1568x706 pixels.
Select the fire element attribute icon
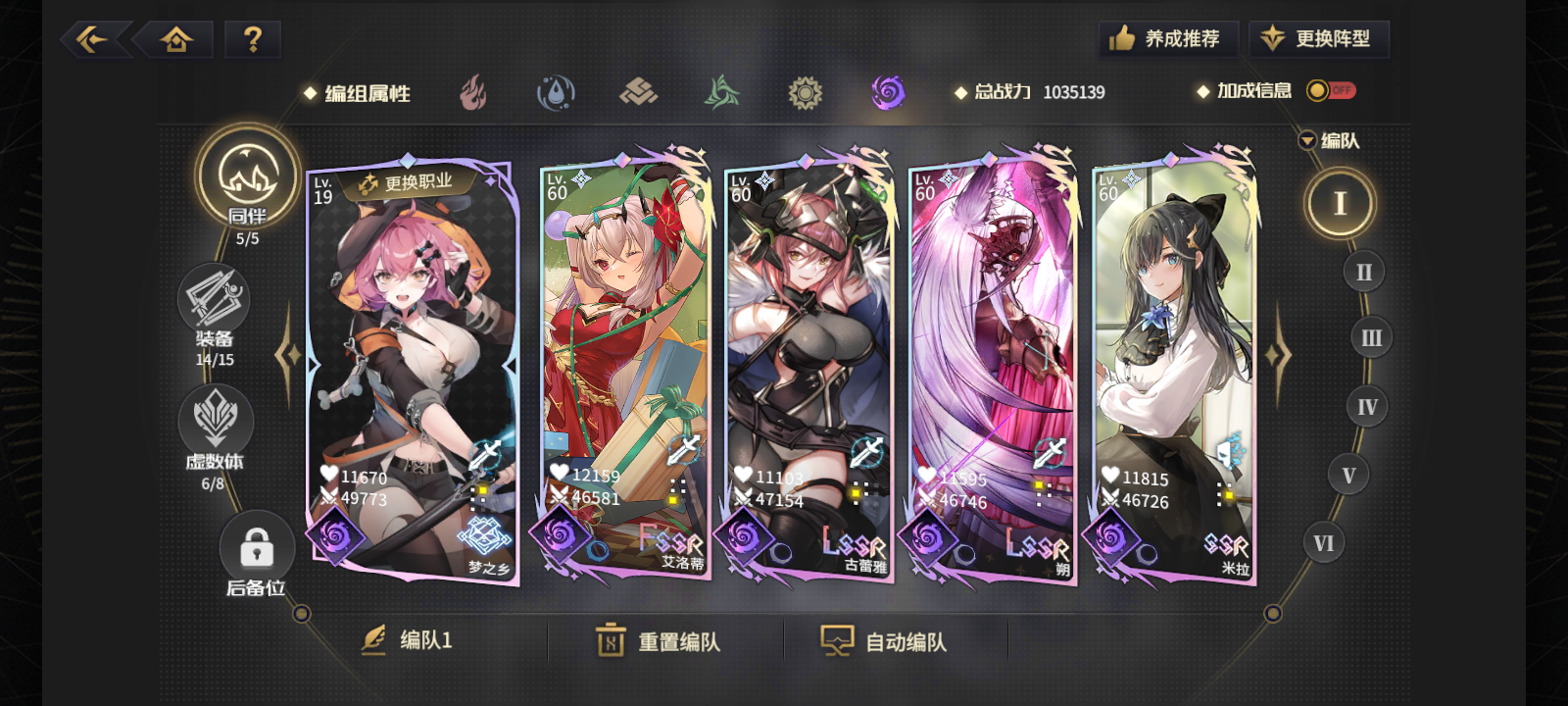(473, 90)
